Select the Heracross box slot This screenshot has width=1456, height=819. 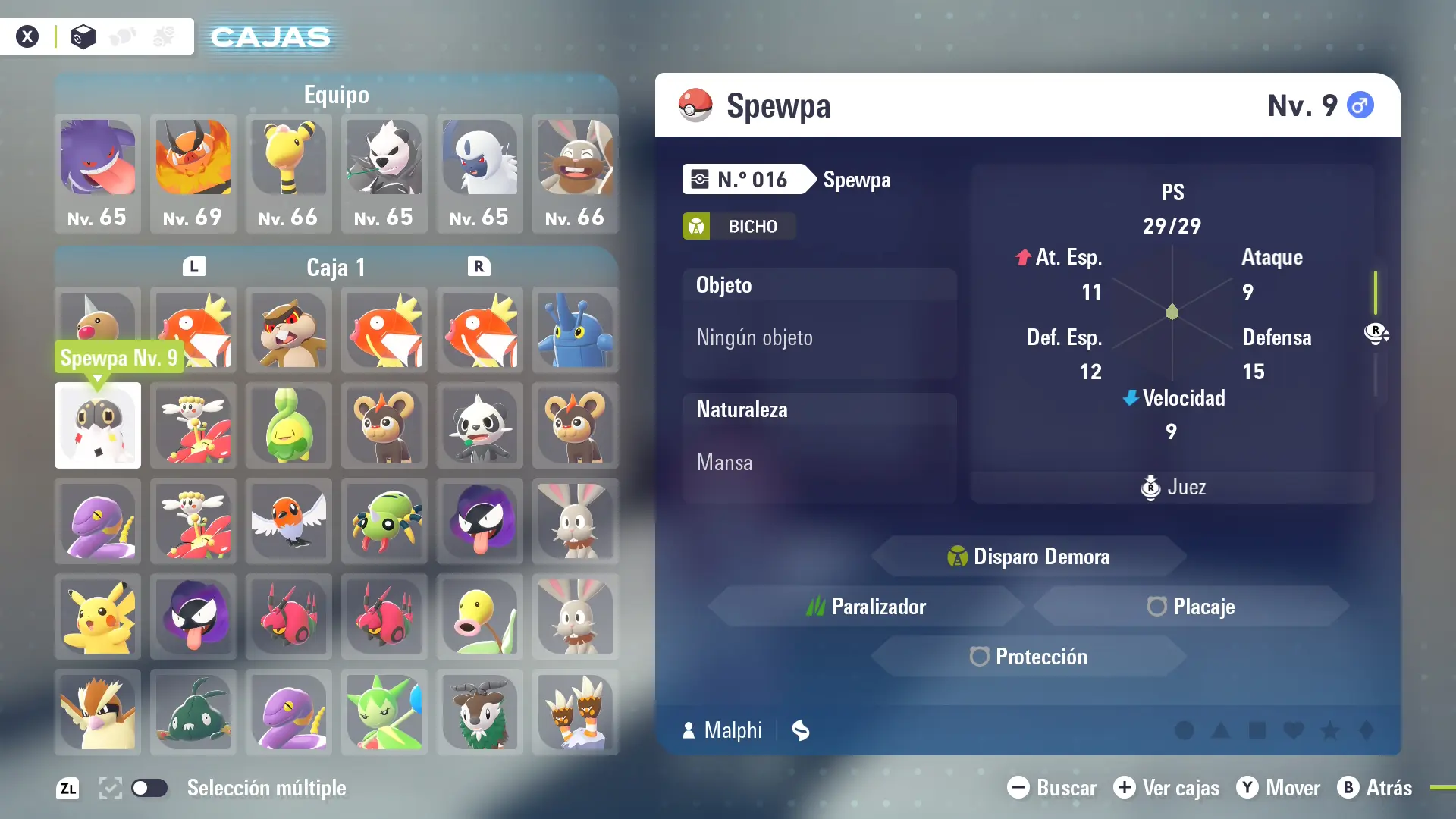576,330
